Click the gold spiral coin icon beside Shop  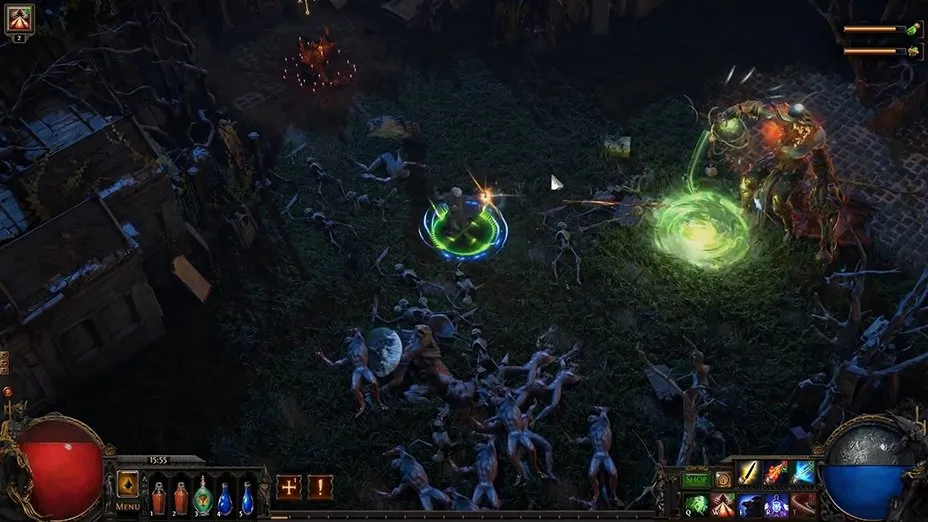[723, 479]
